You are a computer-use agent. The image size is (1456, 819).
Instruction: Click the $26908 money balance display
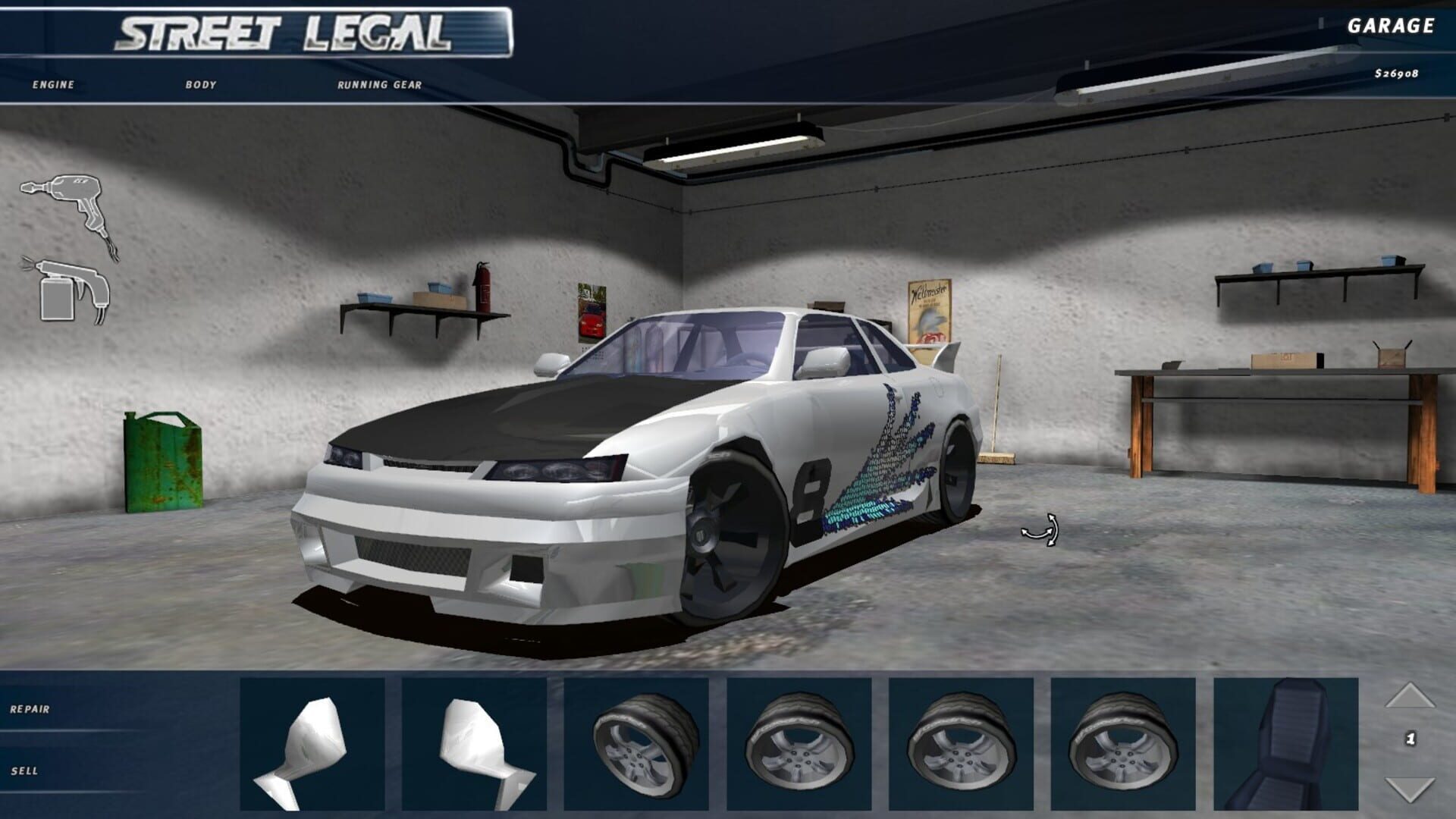[1399, 74]
